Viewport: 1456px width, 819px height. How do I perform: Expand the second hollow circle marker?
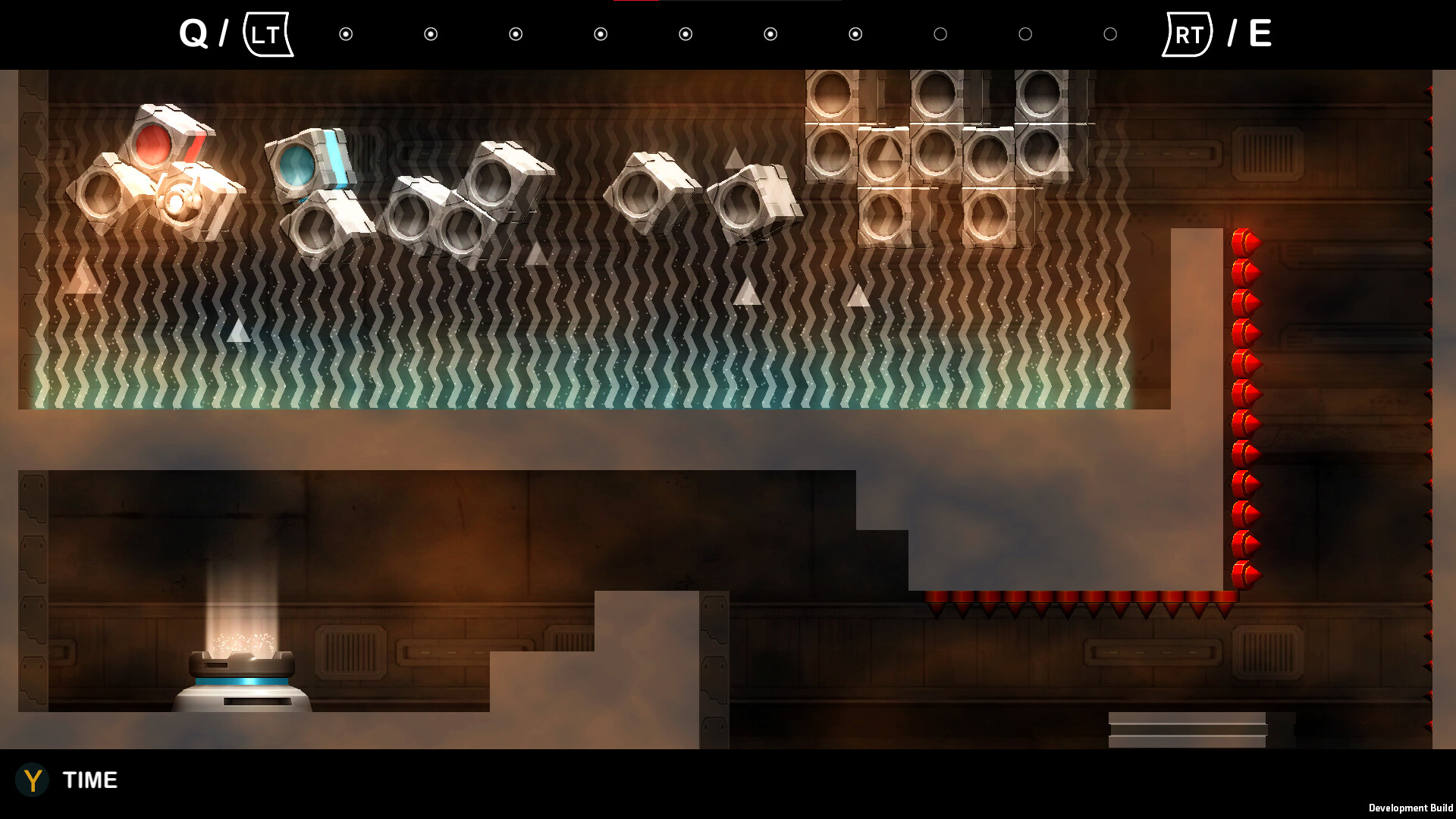point(1026,33)
